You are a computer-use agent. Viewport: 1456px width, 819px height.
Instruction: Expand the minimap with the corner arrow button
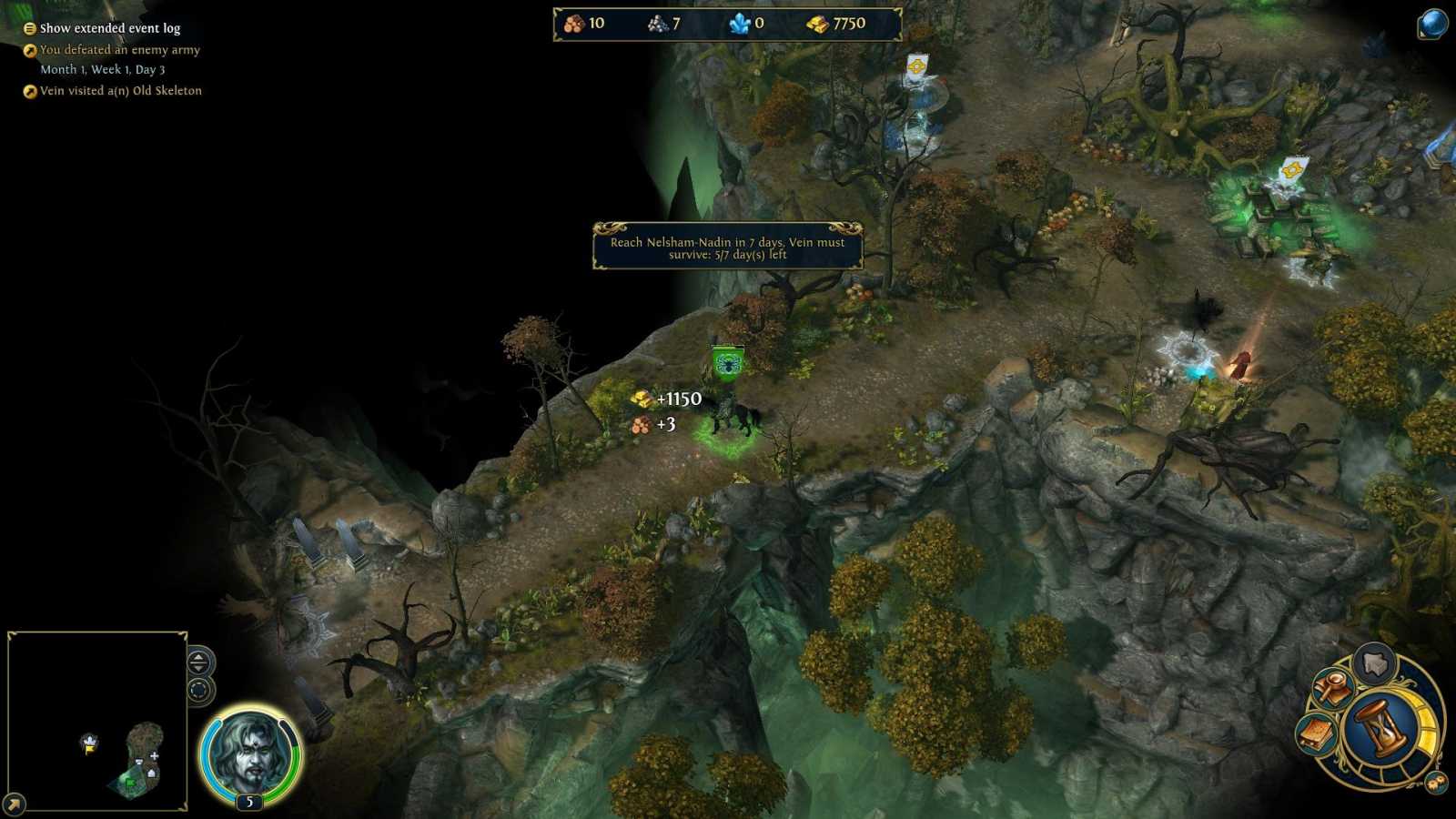(x=14, y=804)
